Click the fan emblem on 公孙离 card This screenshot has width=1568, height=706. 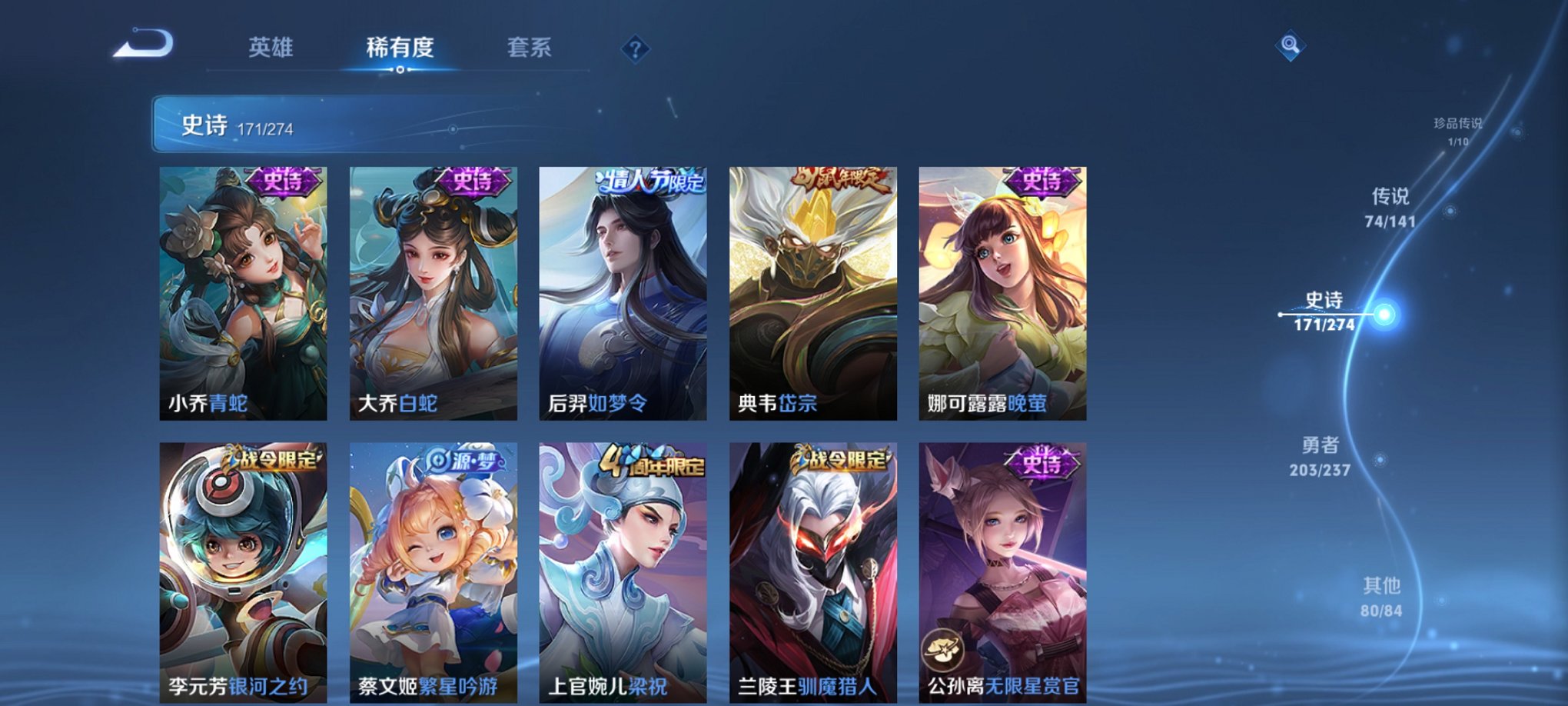click(x=942, y=647)
